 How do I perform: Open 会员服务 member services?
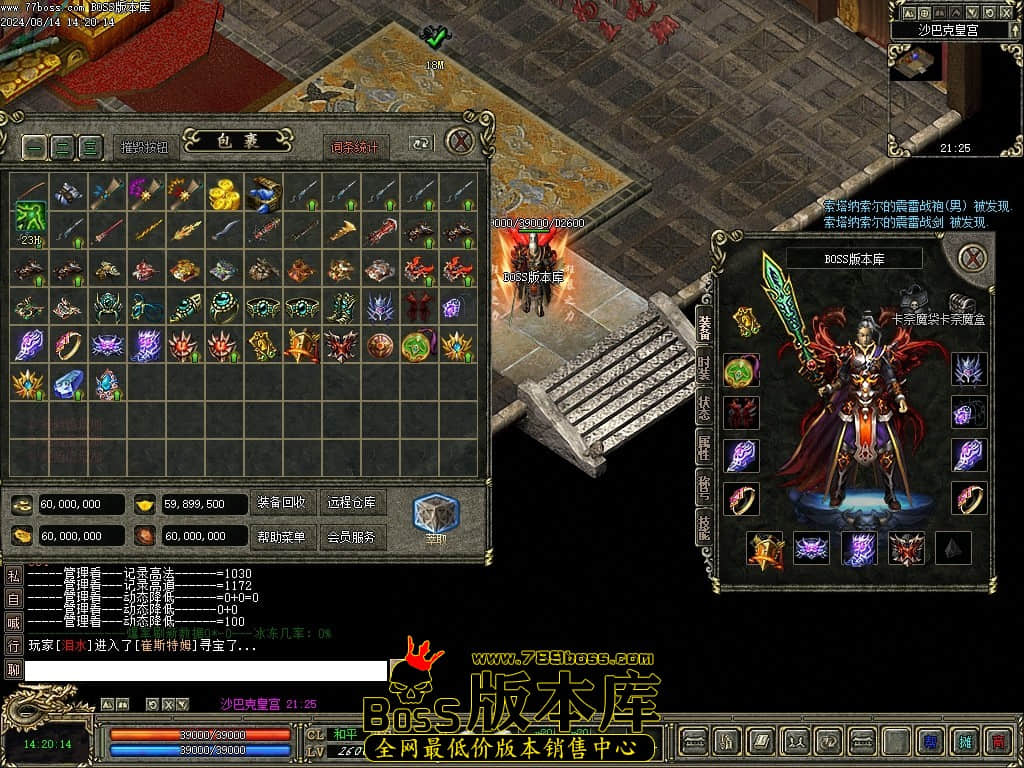pyautogui.click(x=352, y=537)
